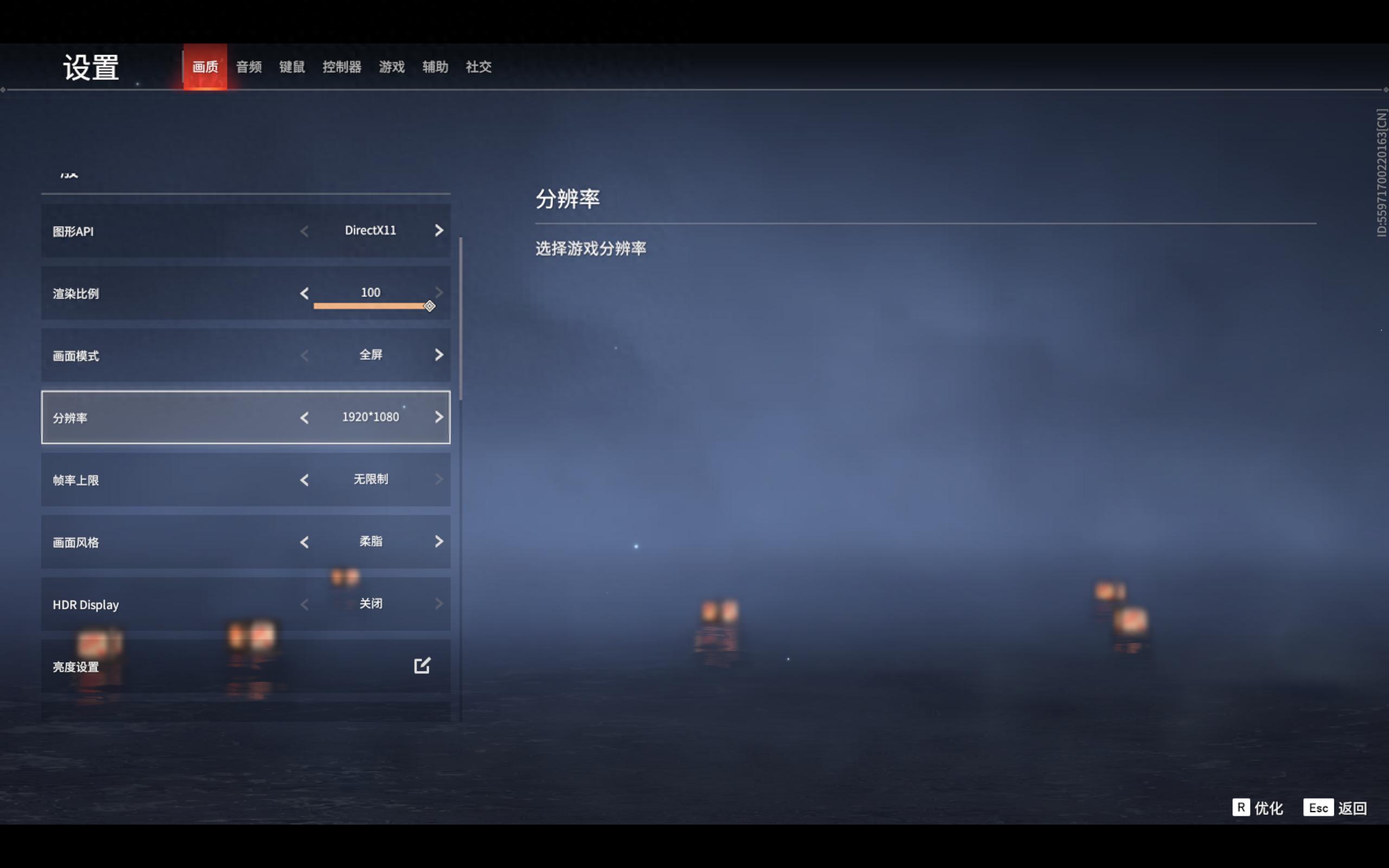The height and width of the screenshot is (868, 1389).
Task: Change 画面模式 using its right arrow
Action: [439, 355]
